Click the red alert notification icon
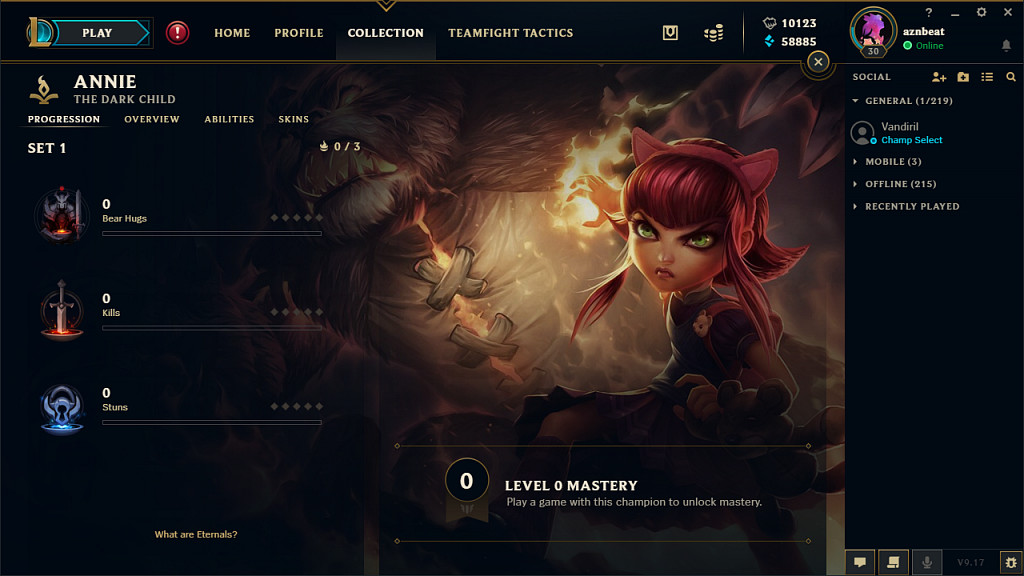Viewport: 1024px width, 576px height. (x=177, y=33)
